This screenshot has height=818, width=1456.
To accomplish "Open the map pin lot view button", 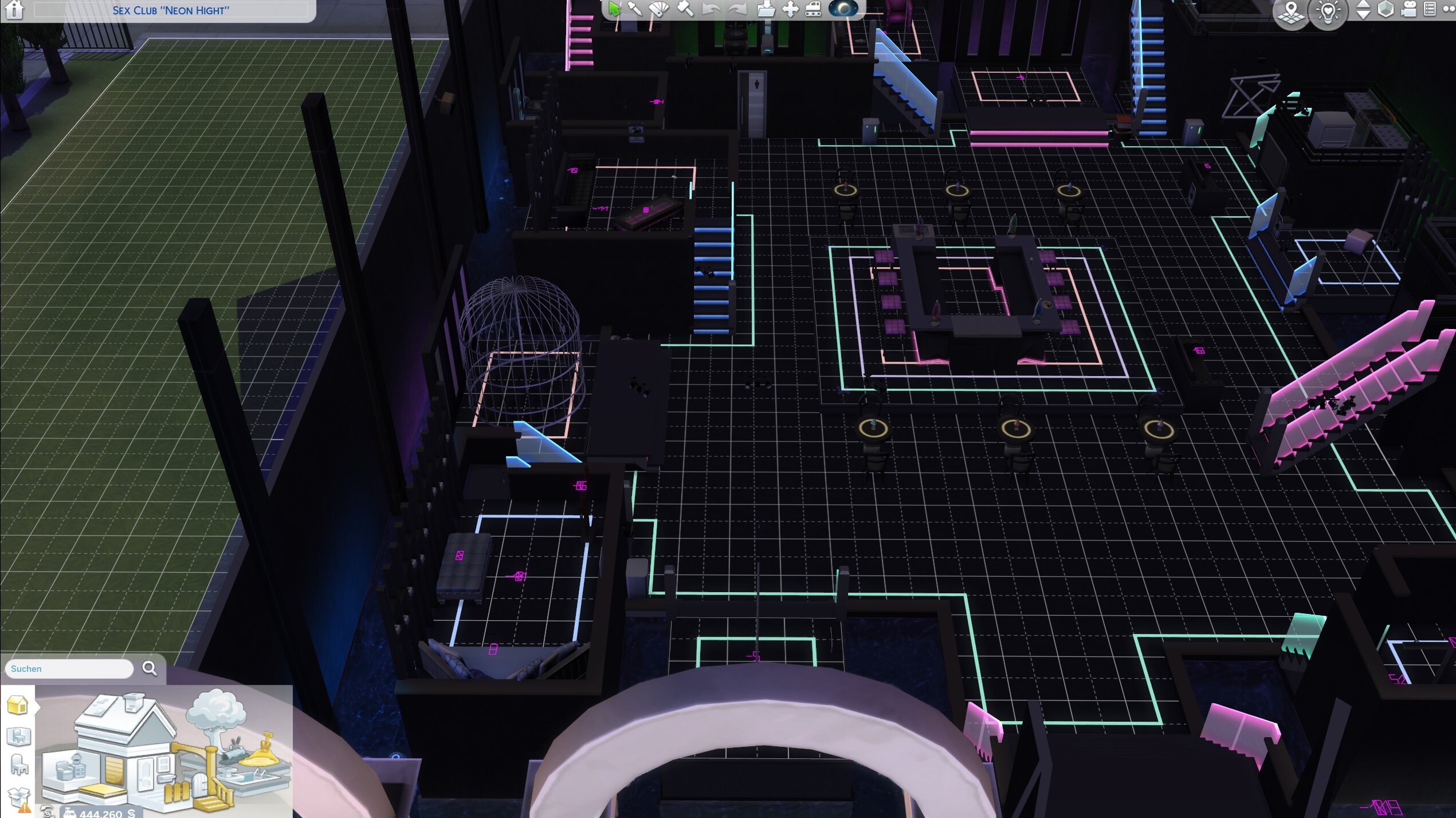I will (1291, 11).
